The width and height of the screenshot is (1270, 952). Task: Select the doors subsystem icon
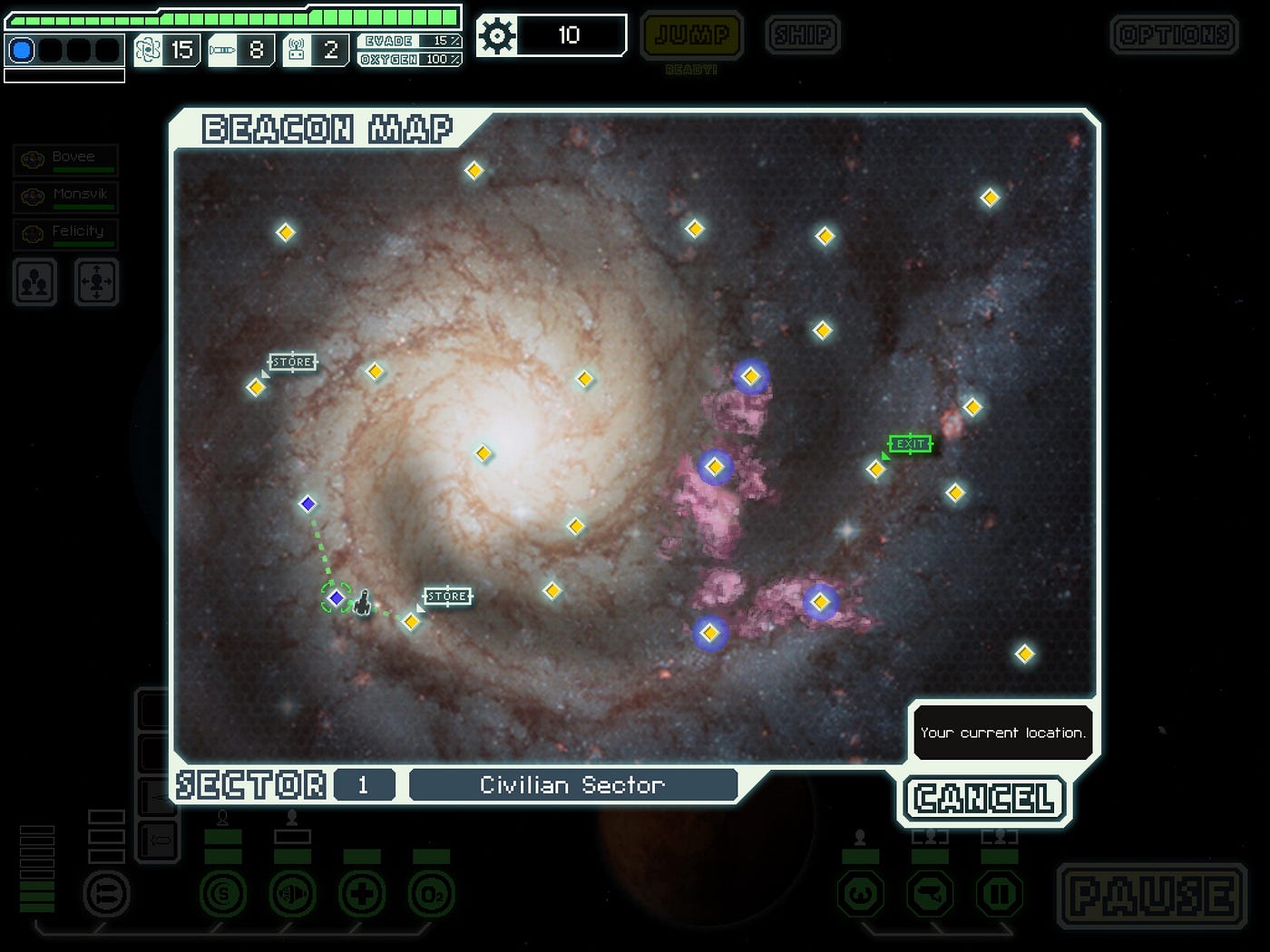point(999,895)
